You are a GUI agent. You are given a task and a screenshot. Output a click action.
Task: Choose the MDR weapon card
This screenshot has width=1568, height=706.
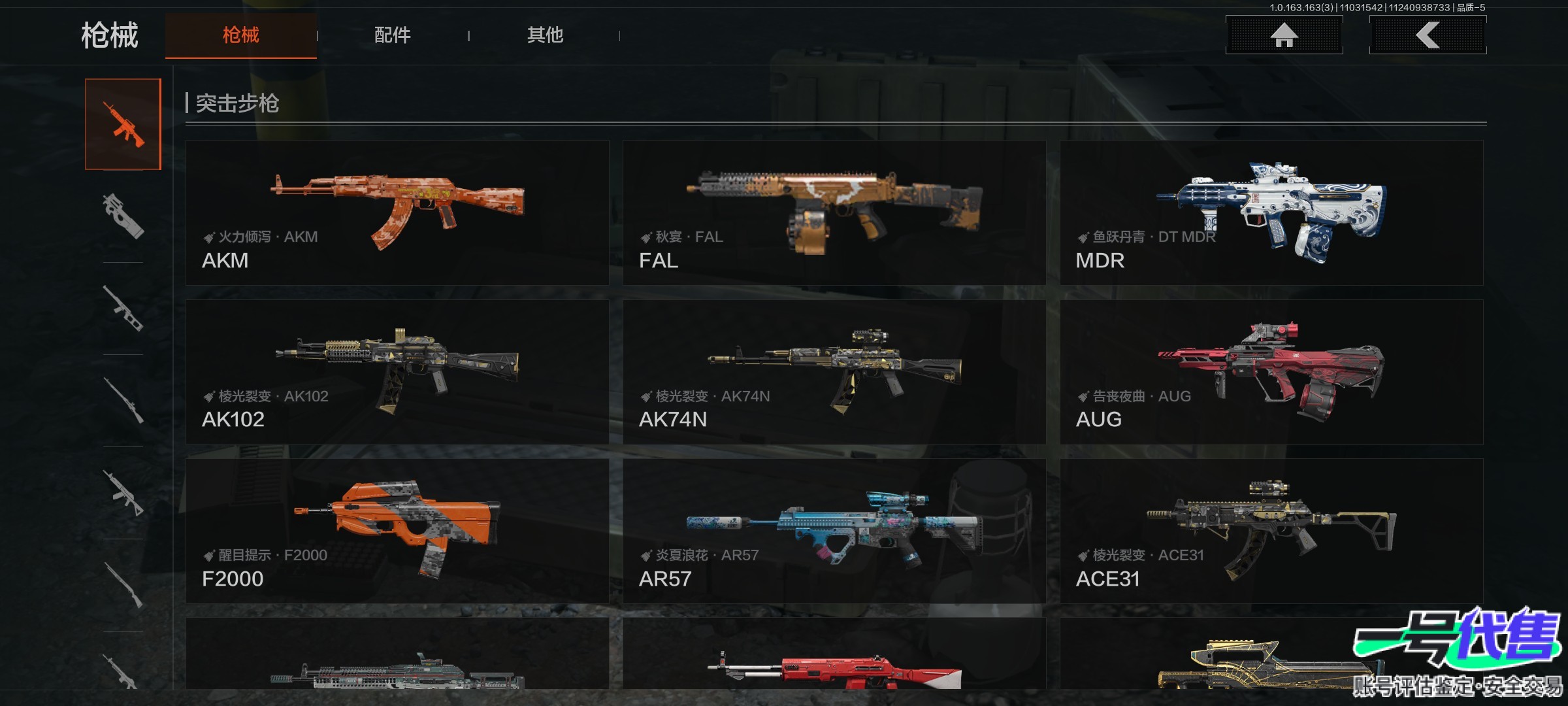click(1271, 212)
